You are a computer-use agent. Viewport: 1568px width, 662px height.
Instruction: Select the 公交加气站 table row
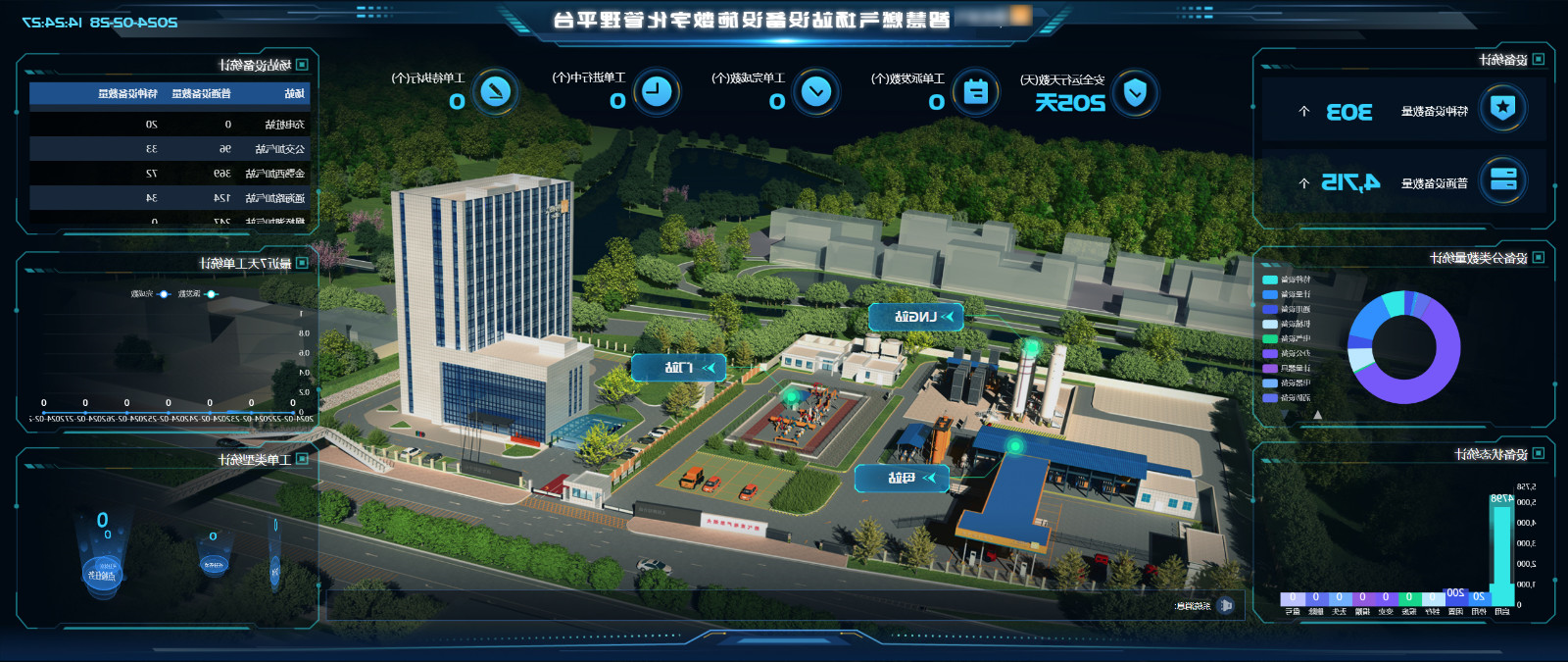(x=169, y=149)
